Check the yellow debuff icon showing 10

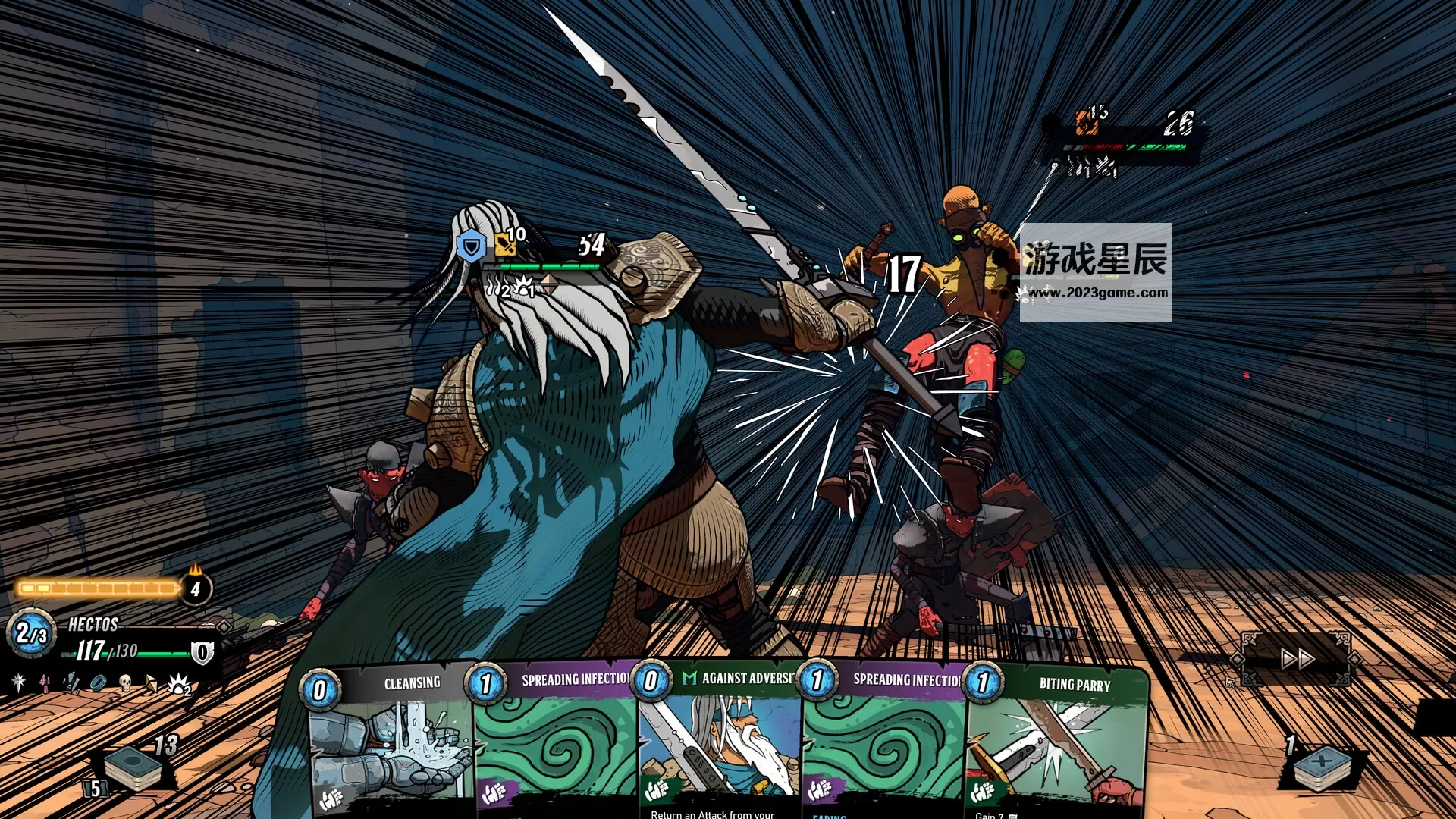pos(505,245)
